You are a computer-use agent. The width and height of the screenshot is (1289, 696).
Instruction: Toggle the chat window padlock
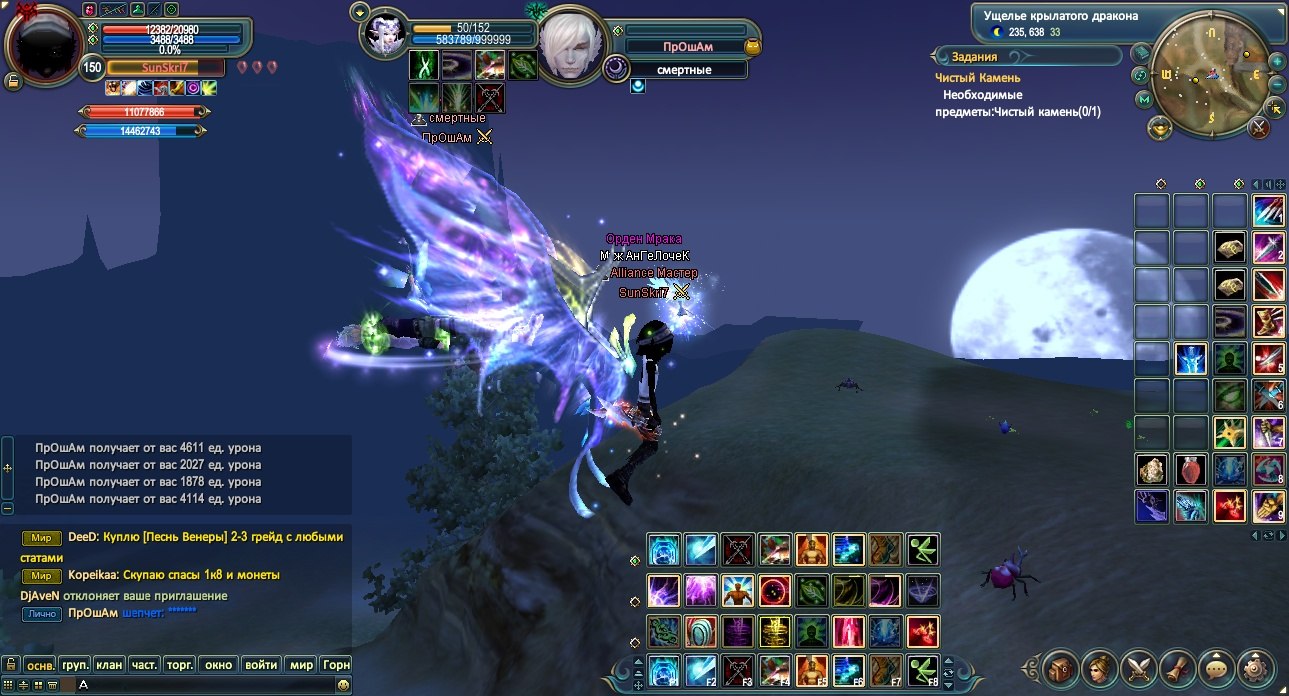pyautogui.click(x=11, y=664)
